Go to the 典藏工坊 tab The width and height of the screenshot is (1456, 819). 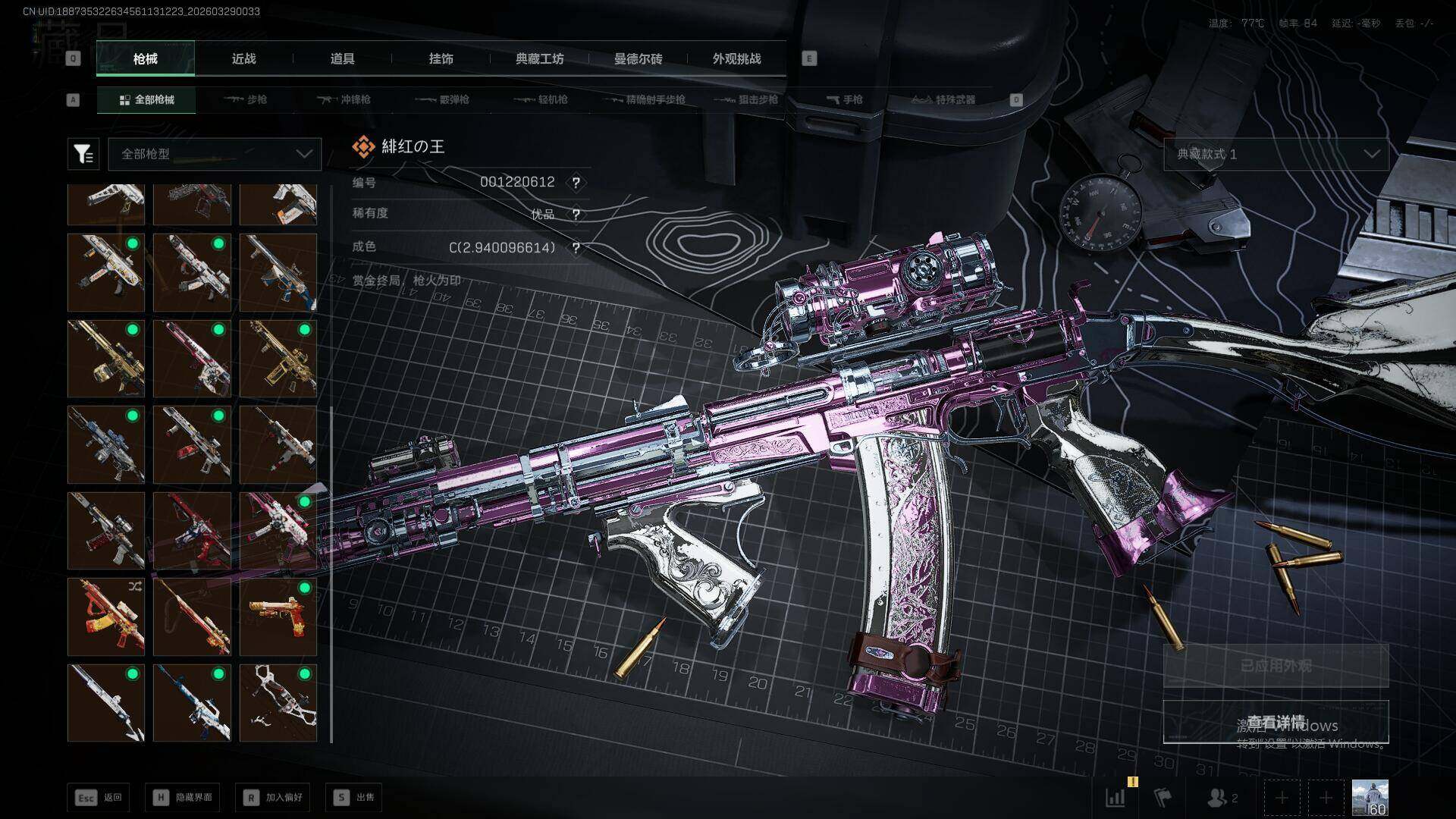[539, 58]
